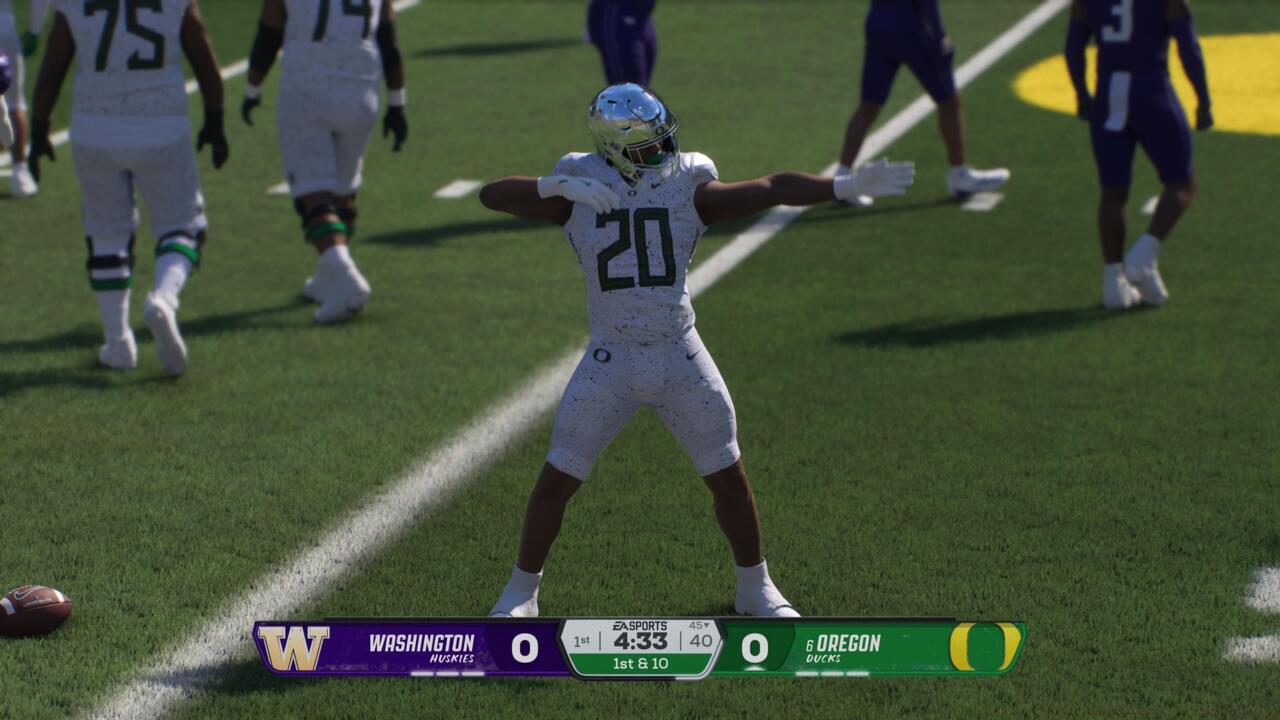Click the 4:33 game clock display
Image resolution: width=1280 pixels, height=720 pixels.
pos(640,641)
